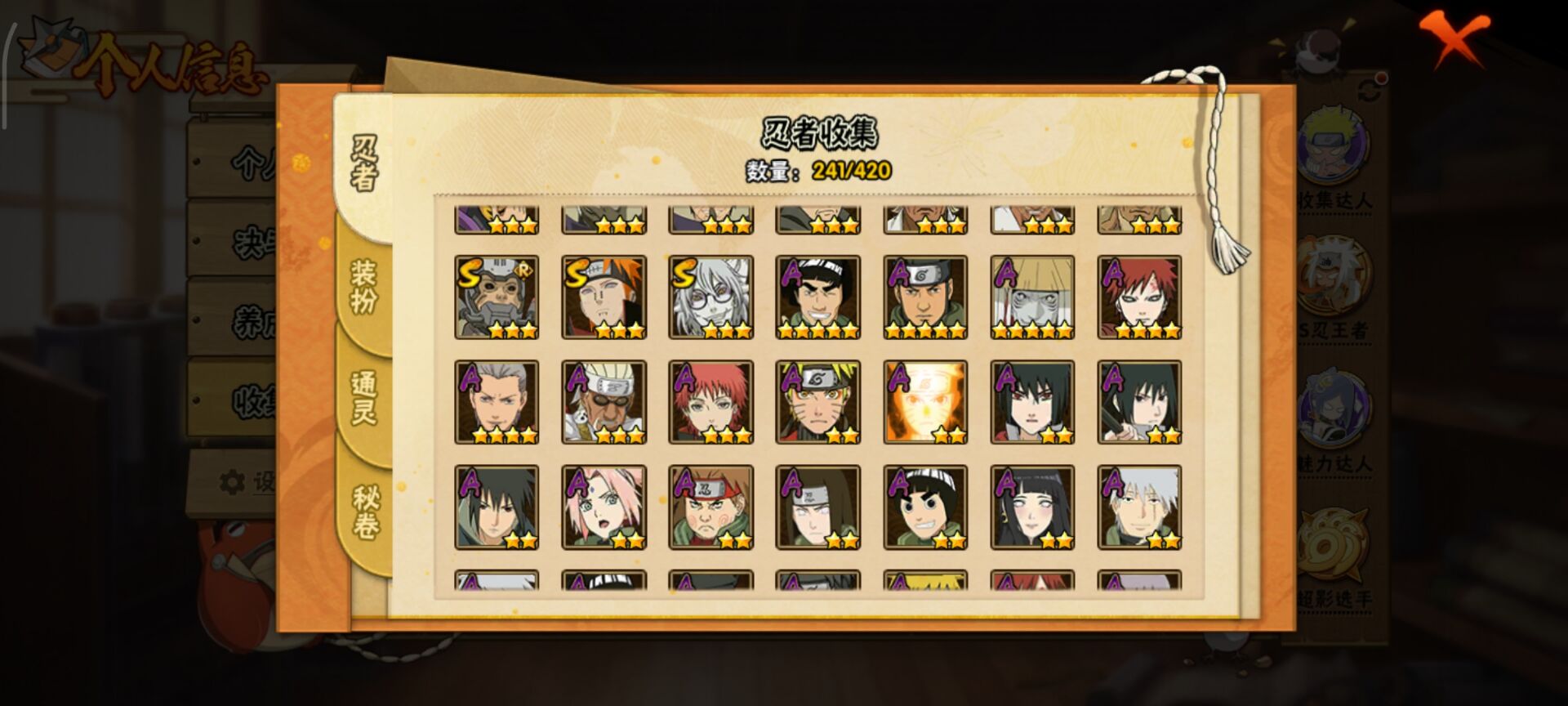Choose the silver-haired Kakashi portrait
The height and width of the screenshot is (706, 1568).
click(1139, 507)
